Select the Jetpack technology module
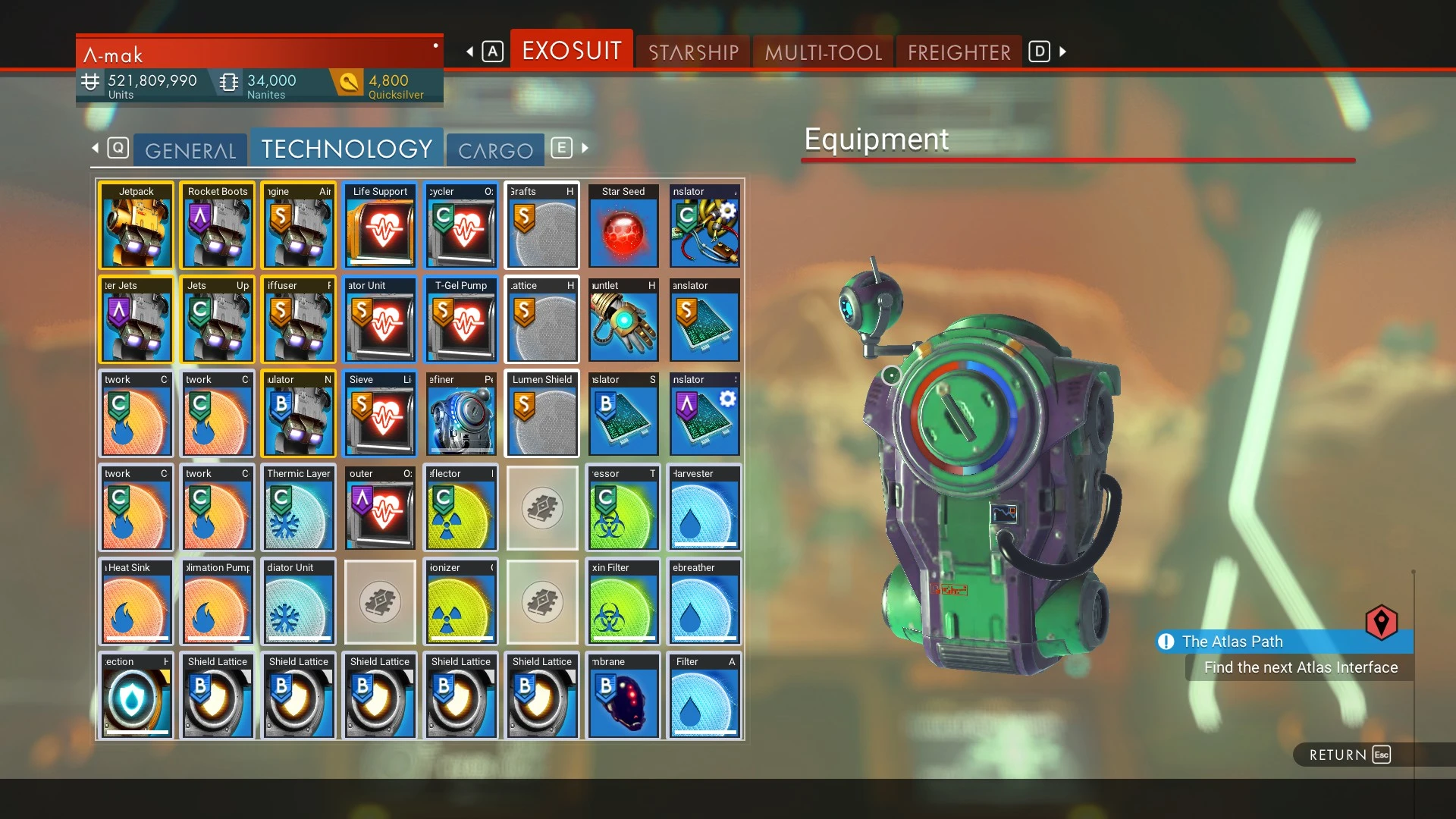 point(136,225)
